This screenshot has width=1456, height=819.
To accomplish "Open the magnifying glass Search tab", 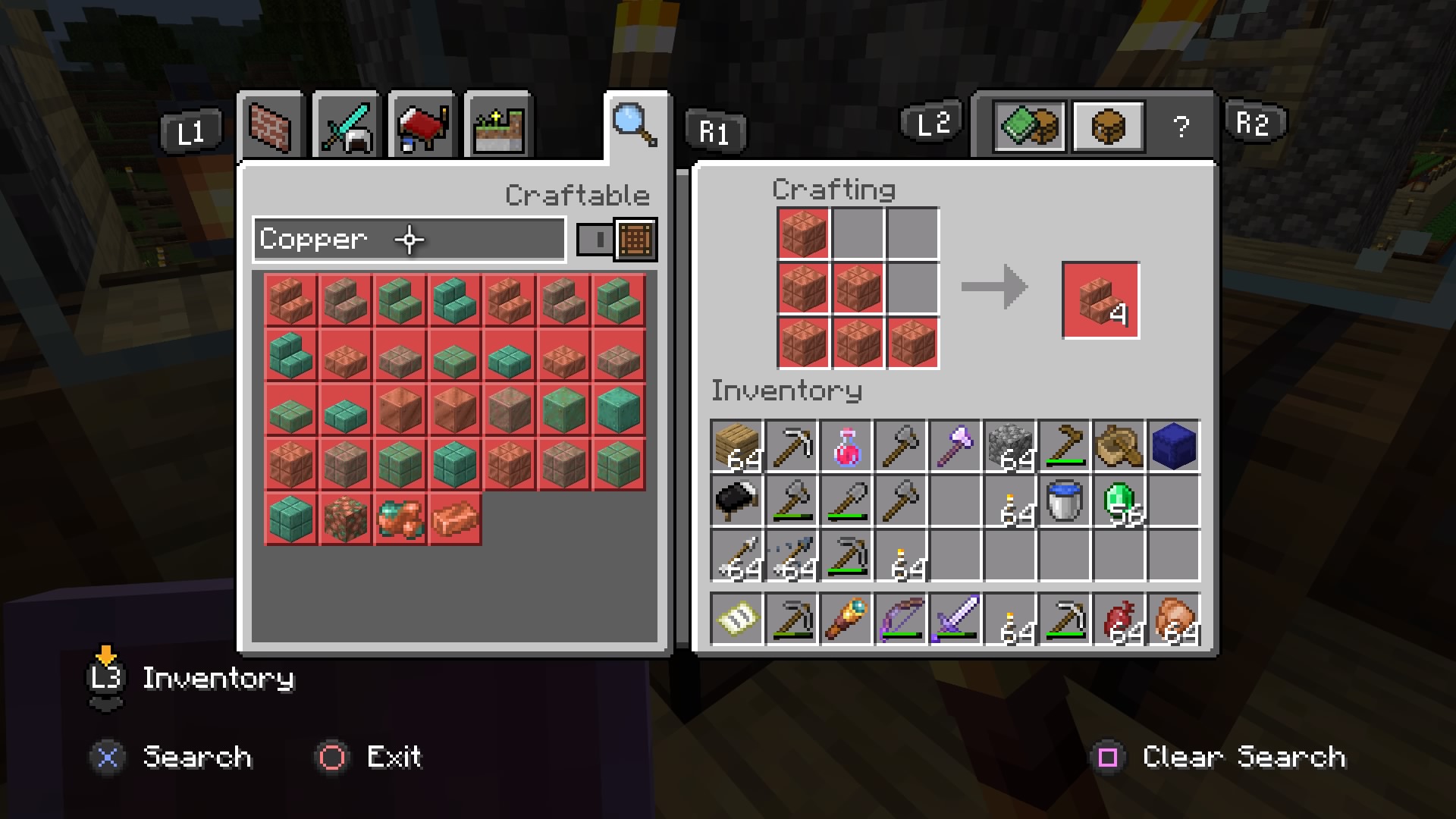I will [635, 124].
